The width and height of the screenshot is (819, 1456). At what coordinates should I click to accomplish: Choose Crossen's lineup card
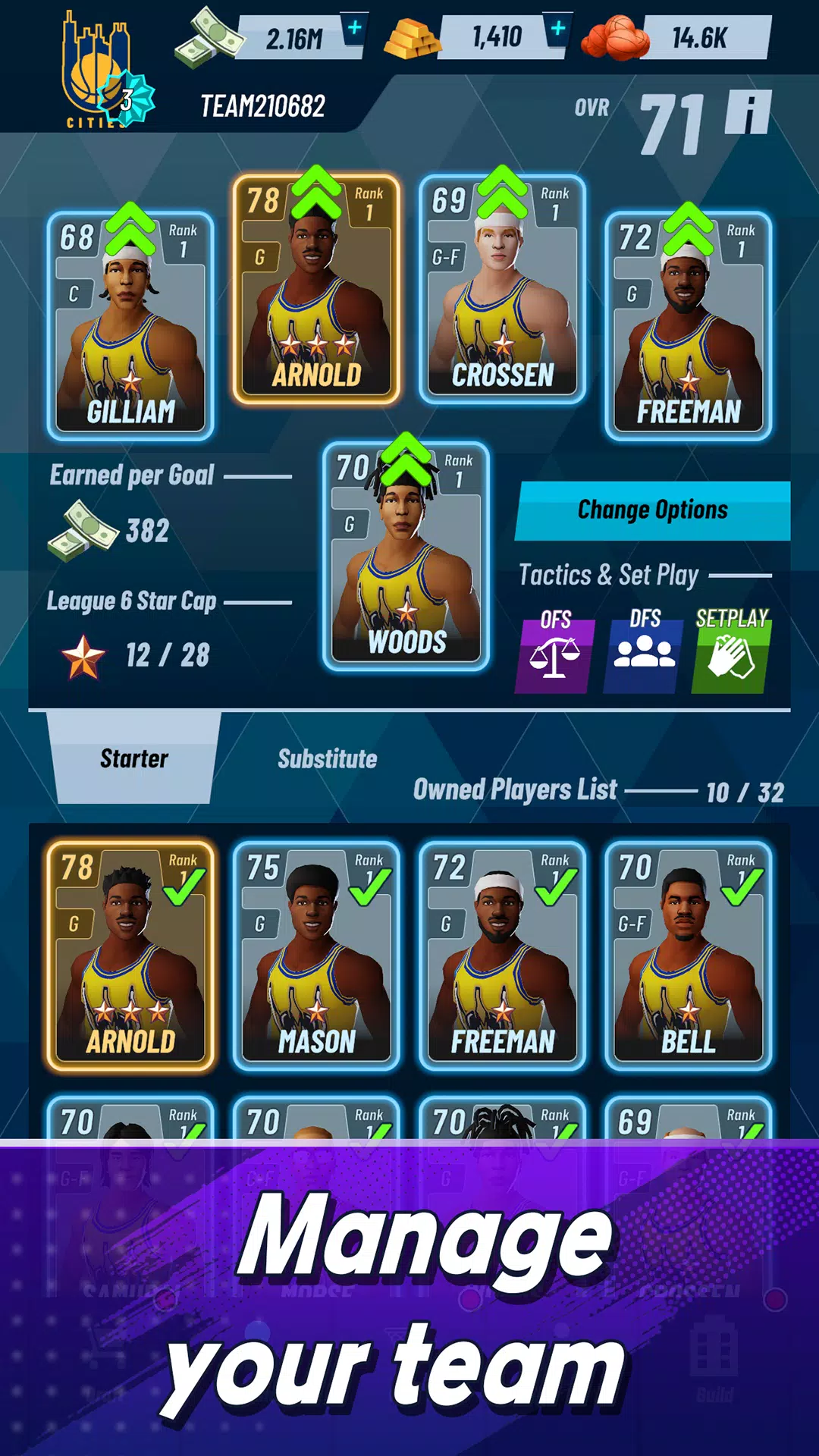[x=502, y=289]
